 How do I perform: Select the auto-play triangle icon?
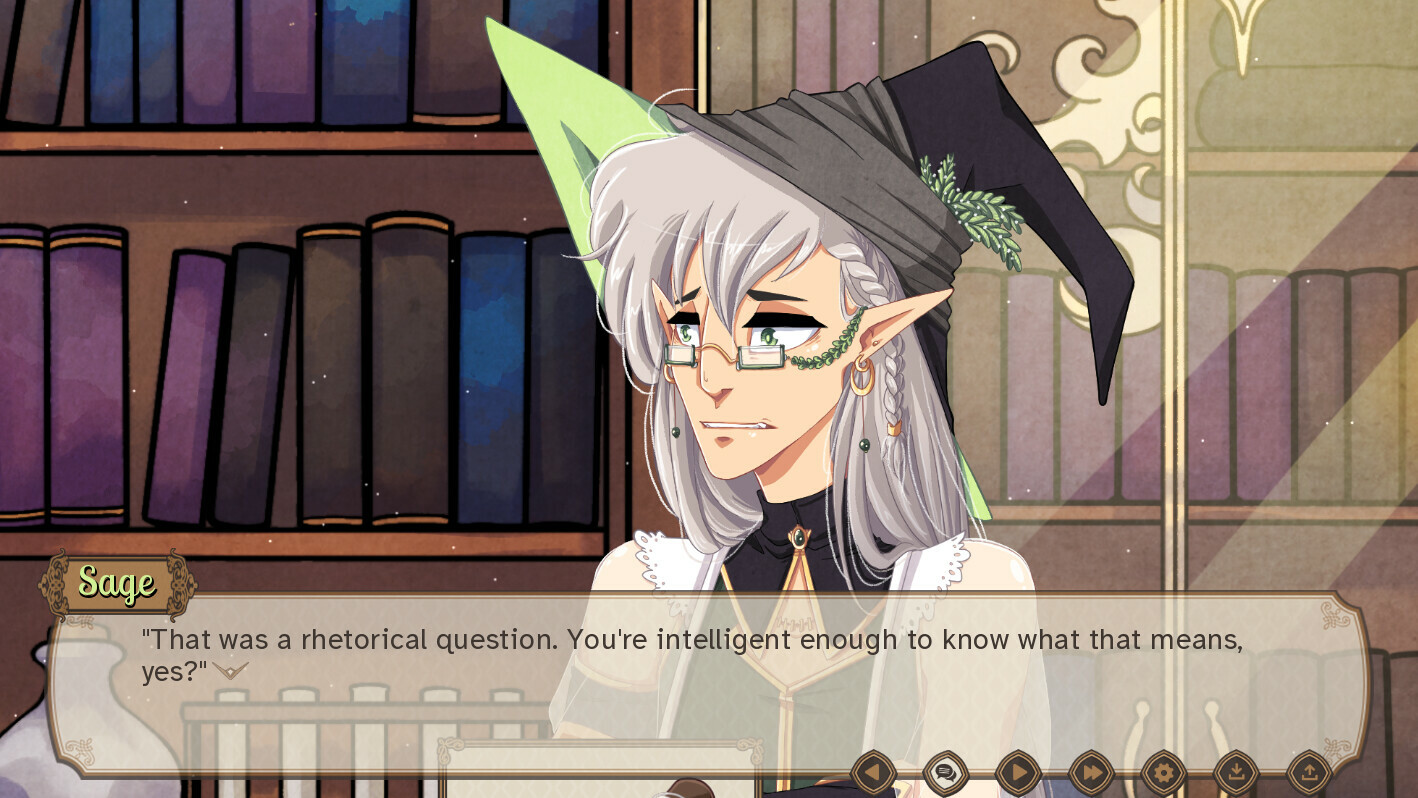tap(1016, 773)
